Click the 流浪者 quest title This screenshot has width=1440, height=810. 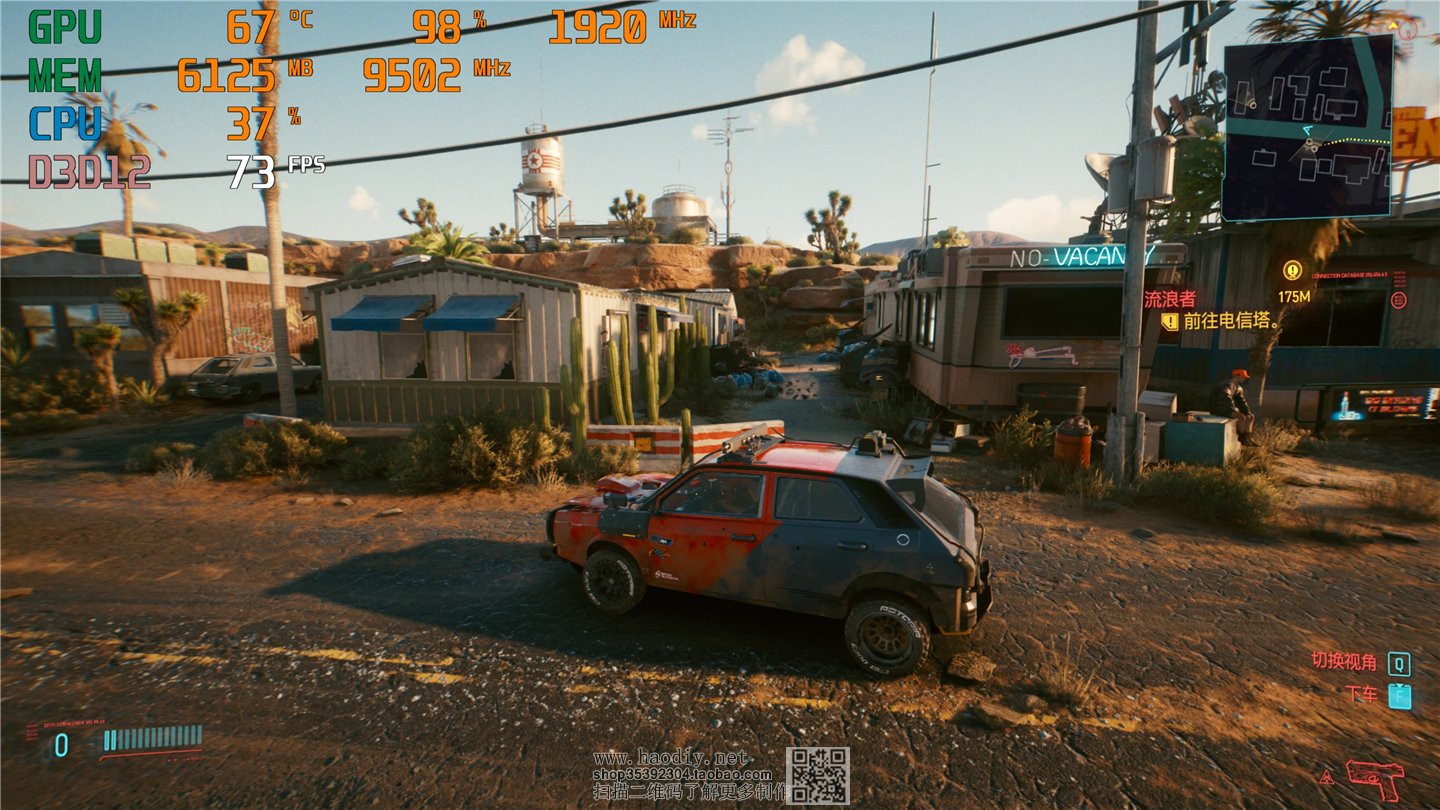(1170, 298)
